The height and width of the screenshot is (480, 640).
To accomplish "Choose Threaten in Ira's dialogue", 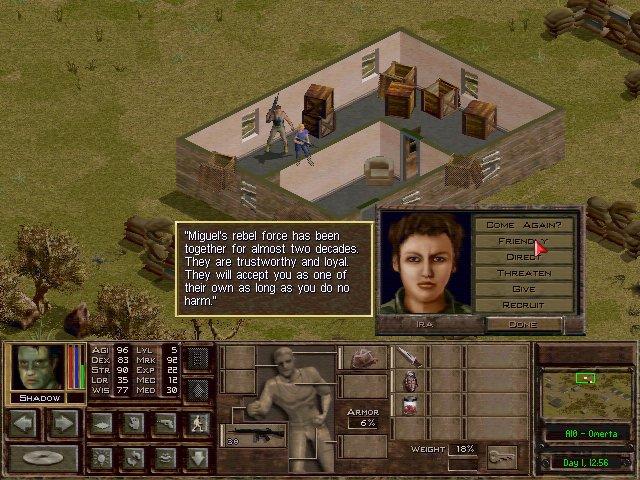I will click(523, 273).
